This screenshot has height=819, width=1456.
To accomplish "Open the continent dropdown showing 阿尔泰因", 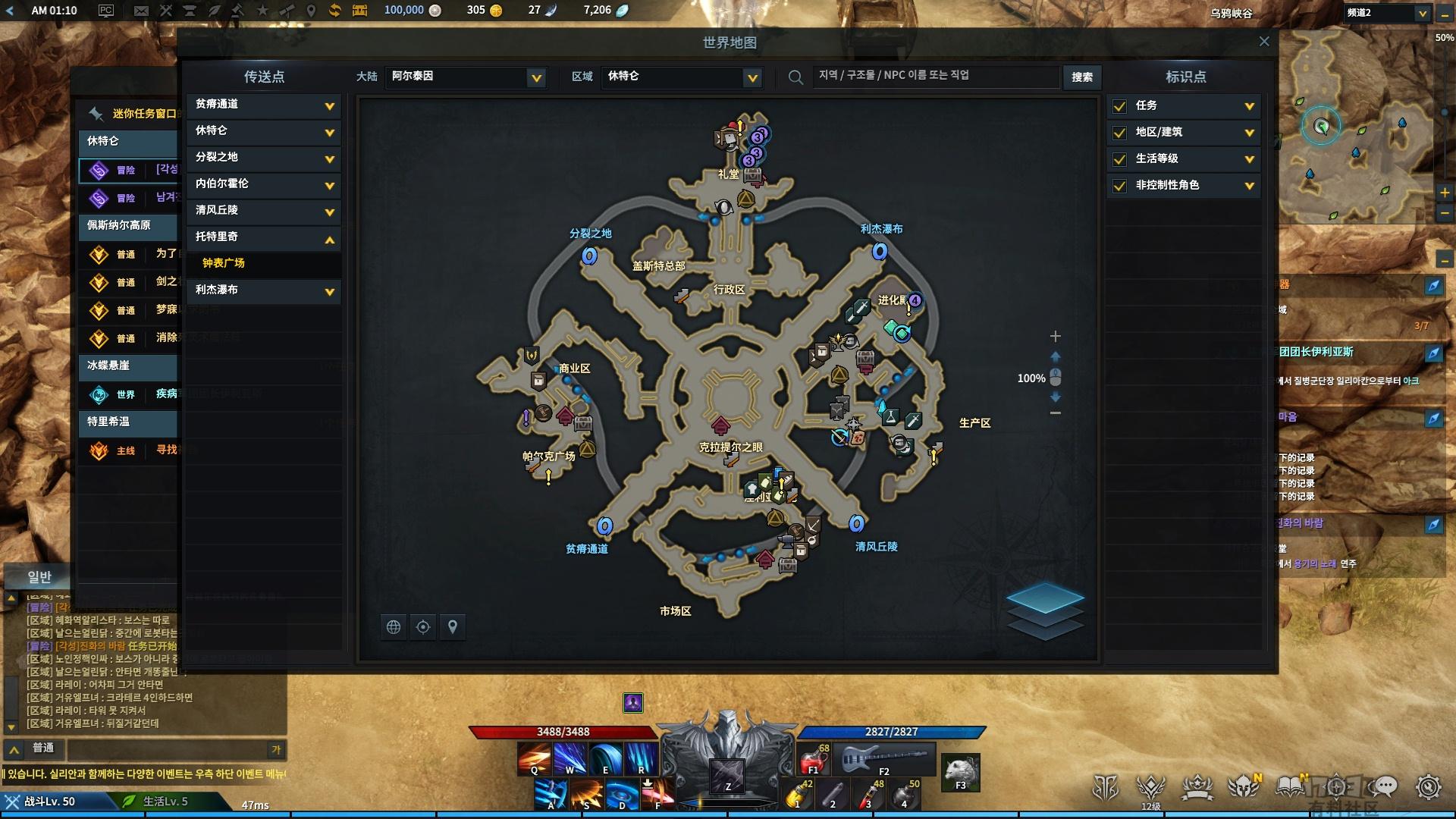I will point(536,77).
